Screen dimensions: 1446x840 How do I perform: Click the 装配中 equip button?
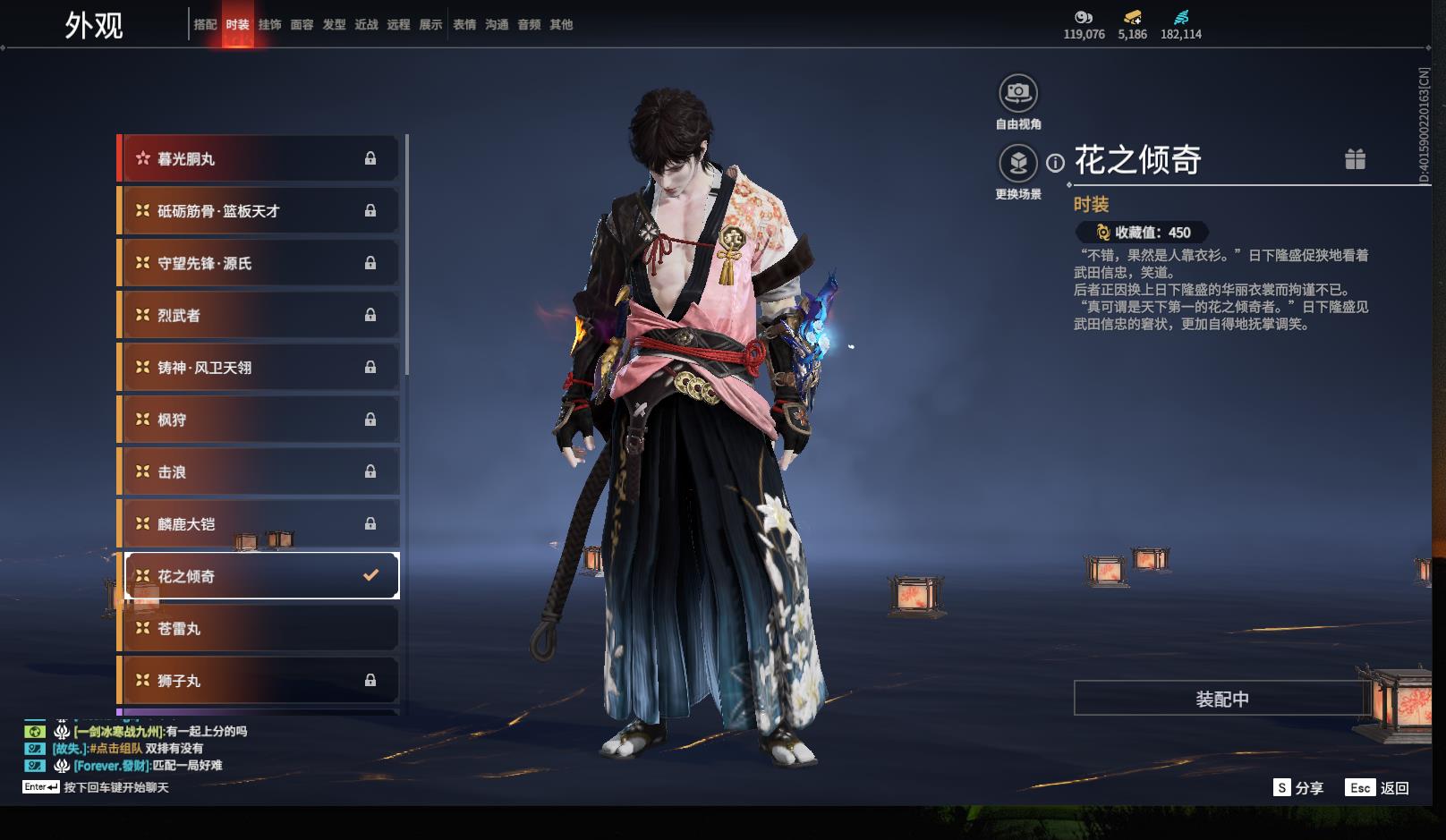tap(1221, 699)
